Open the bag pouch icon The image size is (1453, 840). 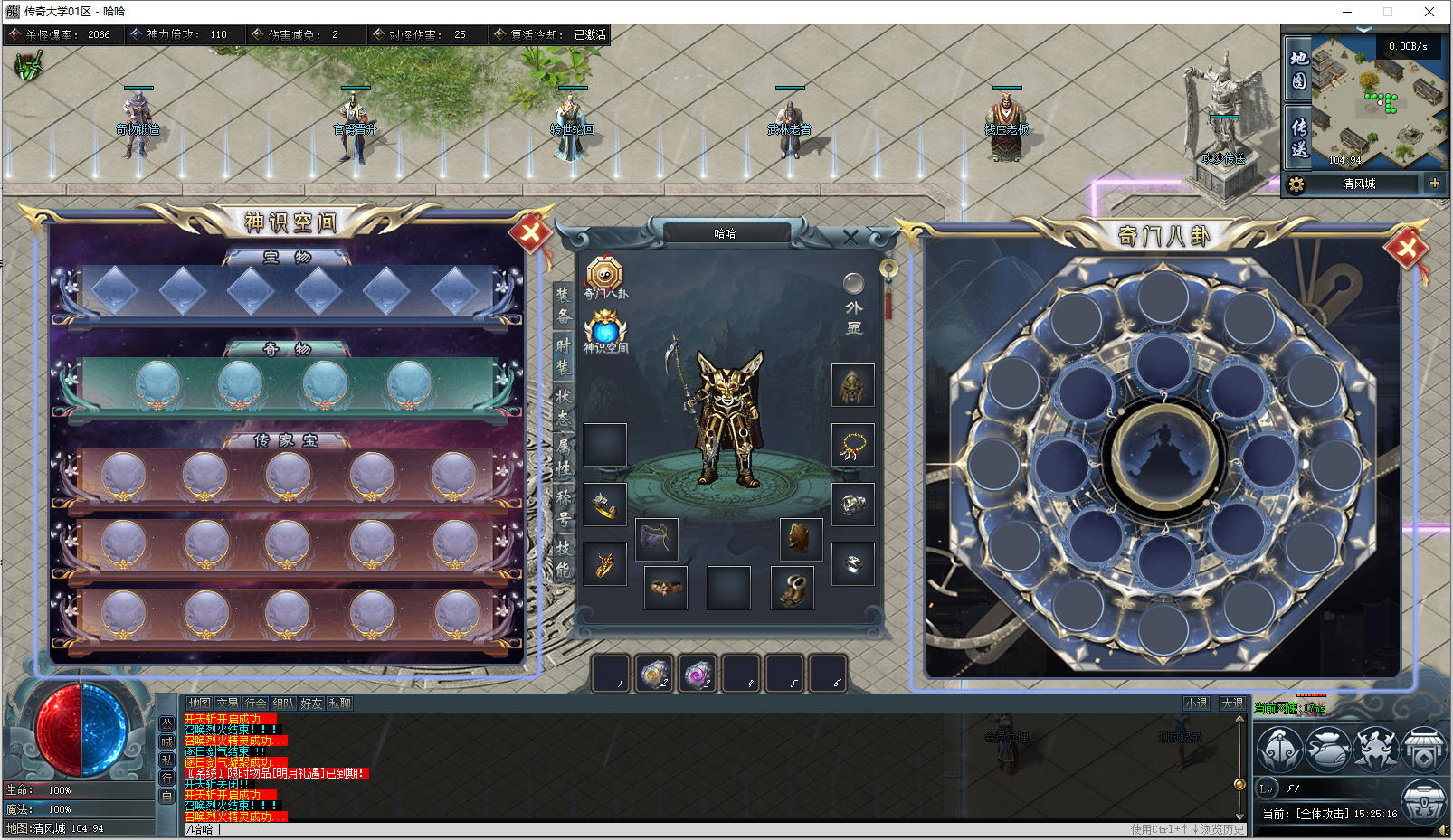[x=1328, y=750]
